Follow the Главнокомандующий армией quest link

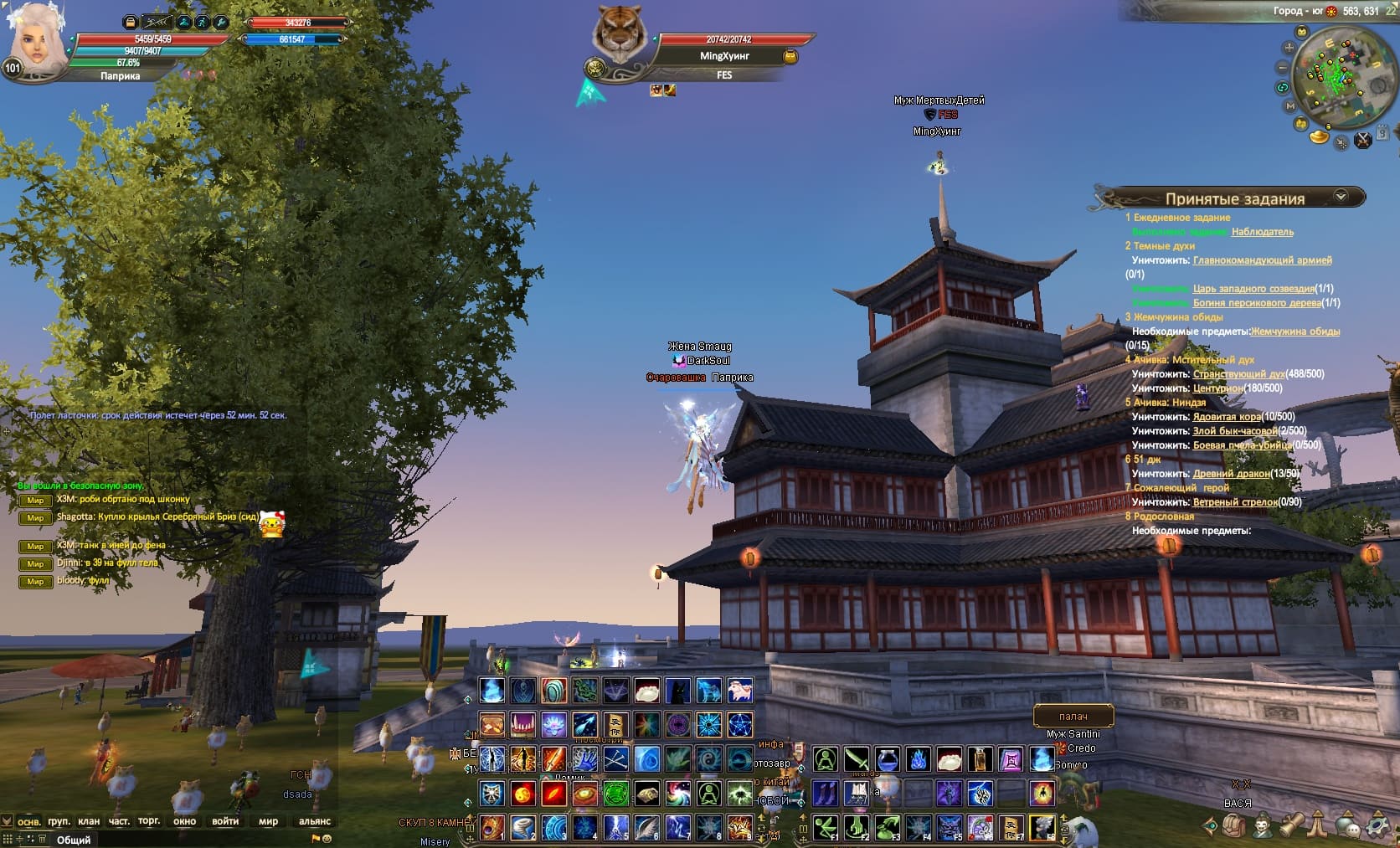[1262, 260]
